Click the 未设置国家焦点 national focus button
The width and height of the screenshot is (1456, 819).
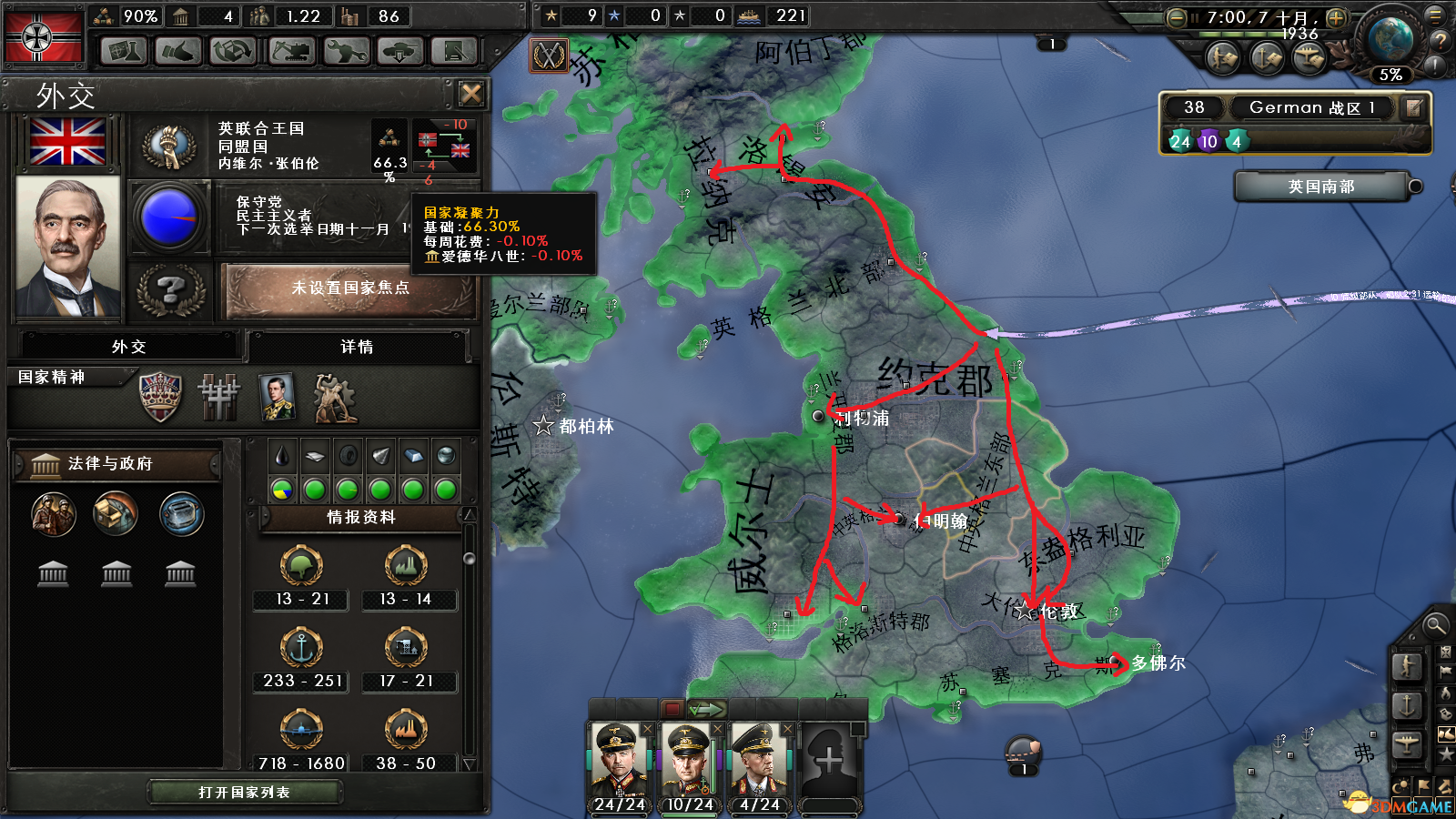350,288
